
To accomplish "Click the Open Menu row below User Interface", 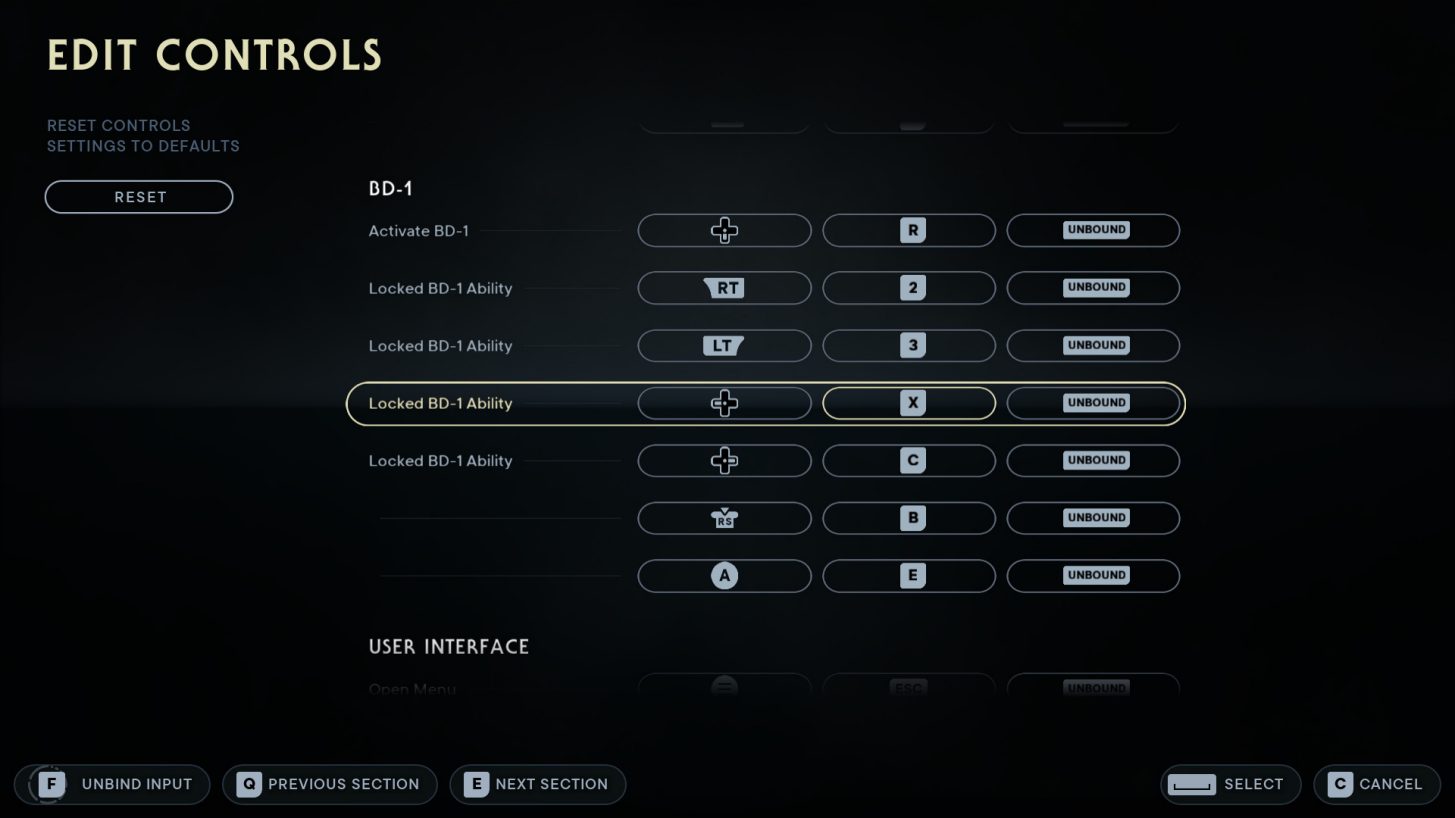I will click(x=412, y=689).
